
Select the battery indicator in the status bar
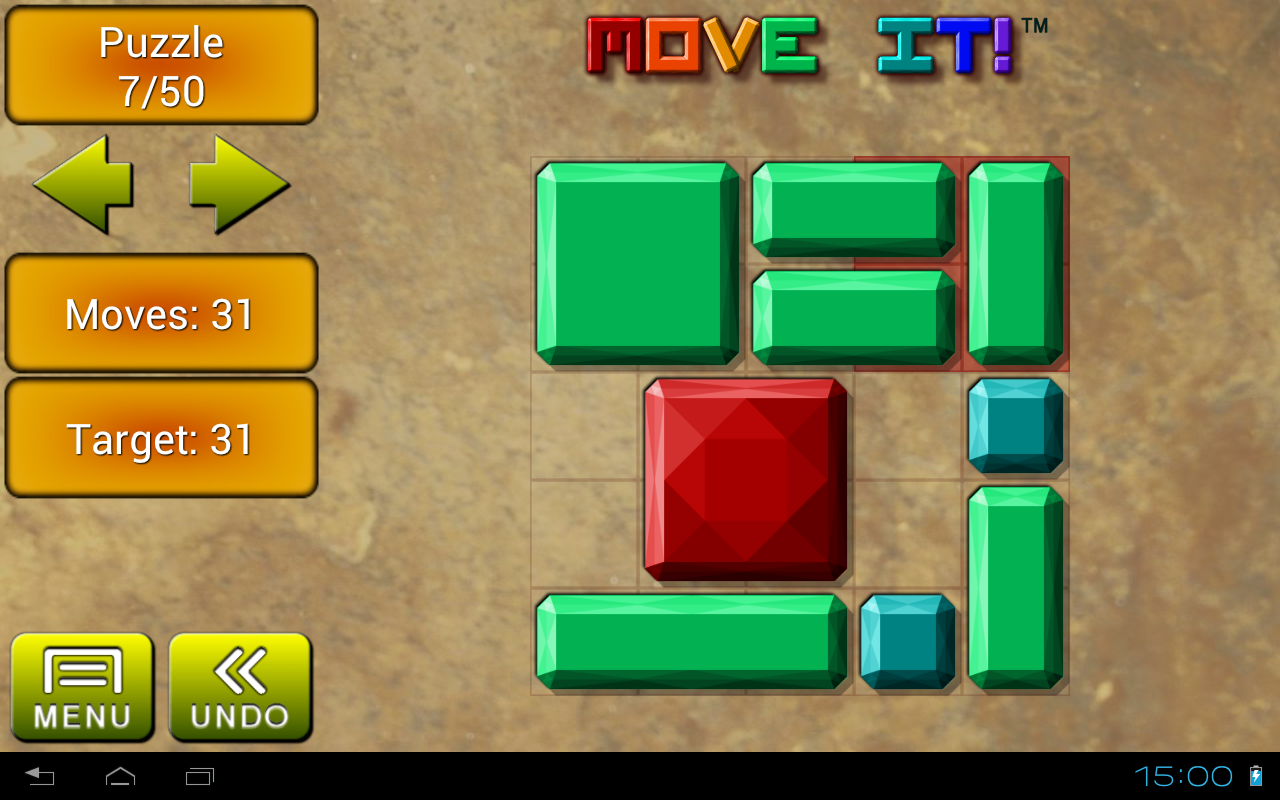coord(1256,775)
